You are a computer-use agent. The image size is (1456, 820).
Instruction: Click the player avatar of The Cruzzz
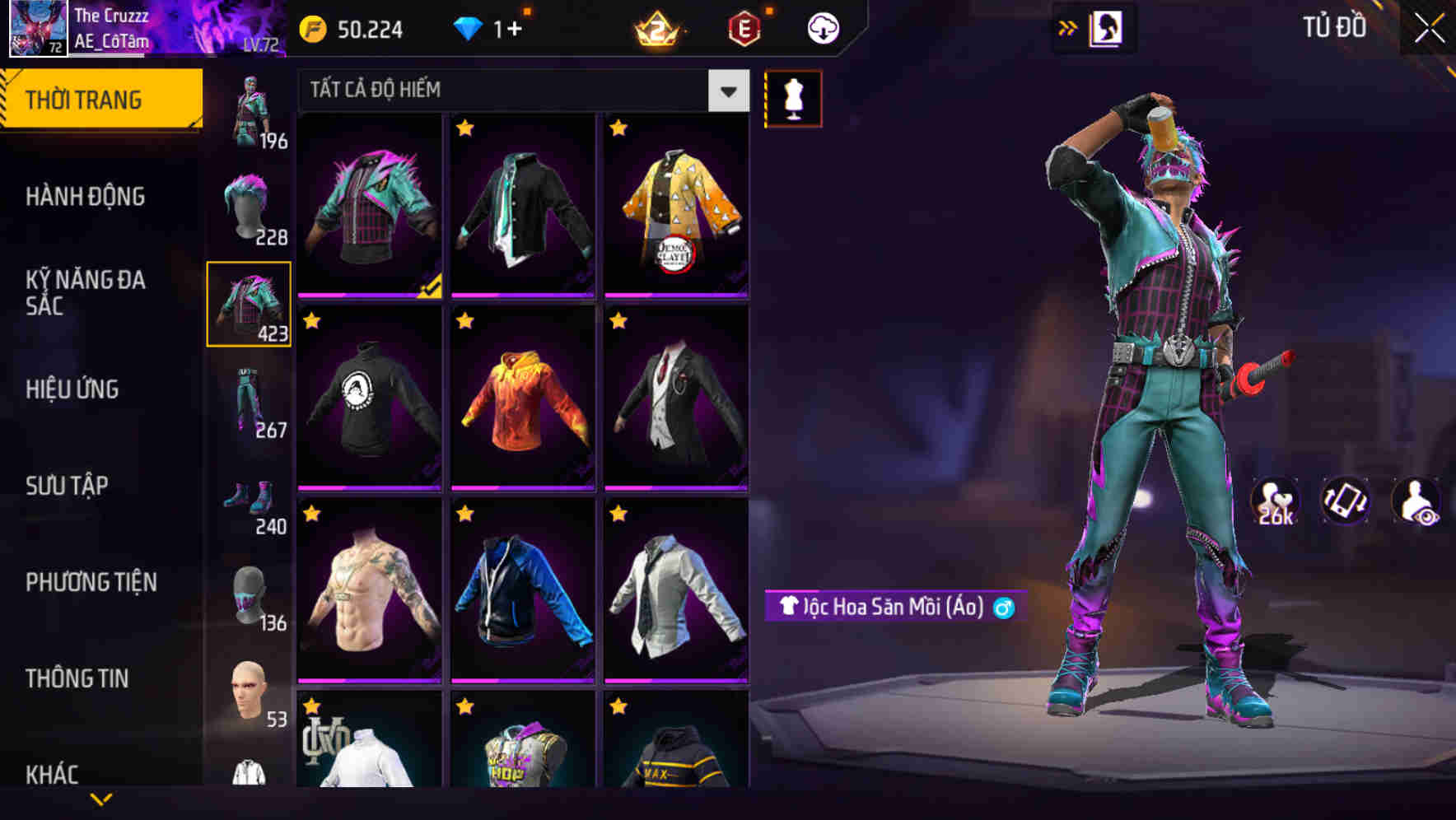click(x=37, y=29)
